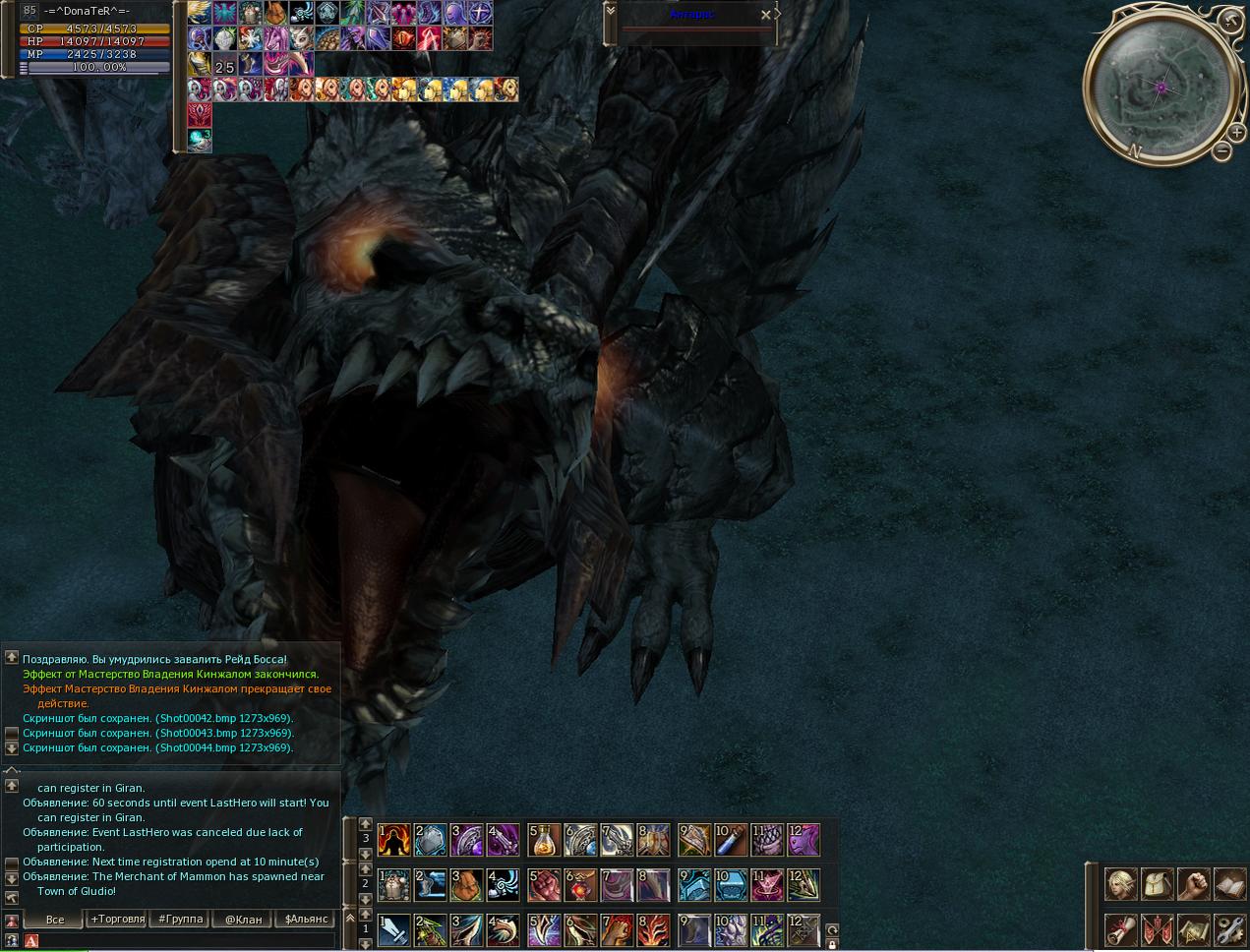The width and height of the screenshot is (1250, 952).
Task: Use the orange potion flask in hotbar
Action: pos(544,840)
